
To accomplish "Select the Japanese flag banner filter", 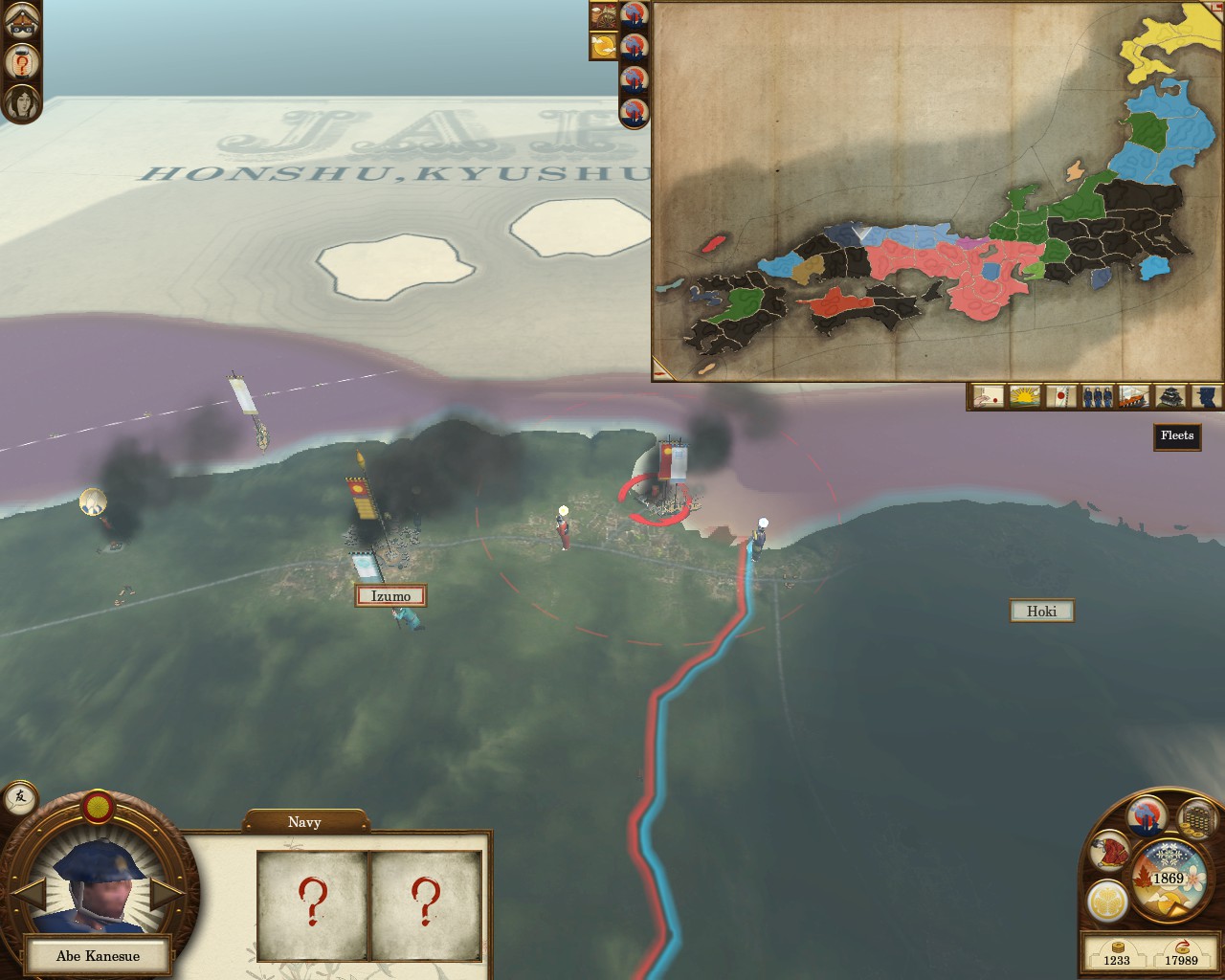I will pyautogui.click(x=1060, y=396).
